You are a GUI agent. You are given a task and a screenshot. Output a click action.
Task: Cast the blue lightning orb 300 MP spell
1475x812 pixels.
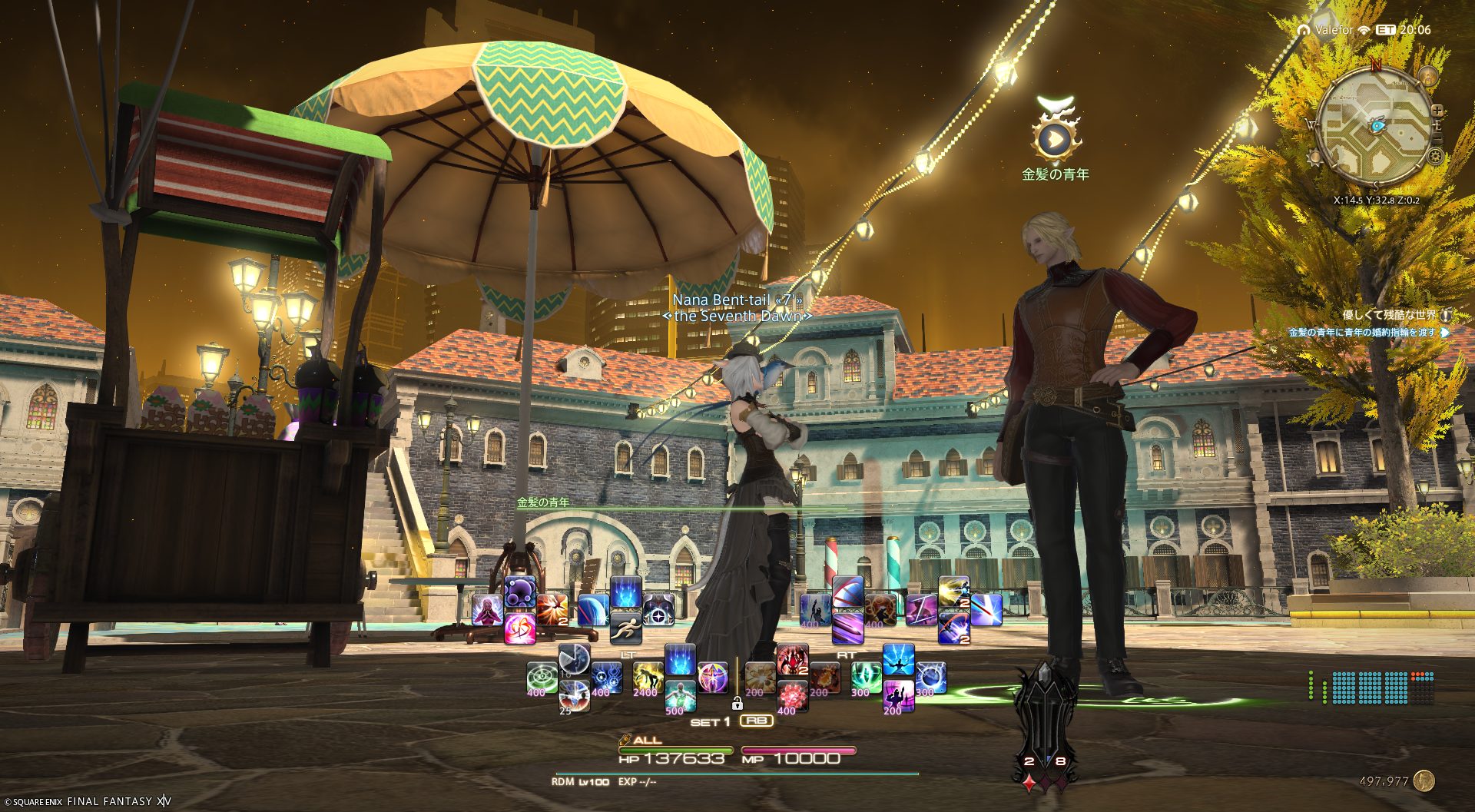[930, 678]
